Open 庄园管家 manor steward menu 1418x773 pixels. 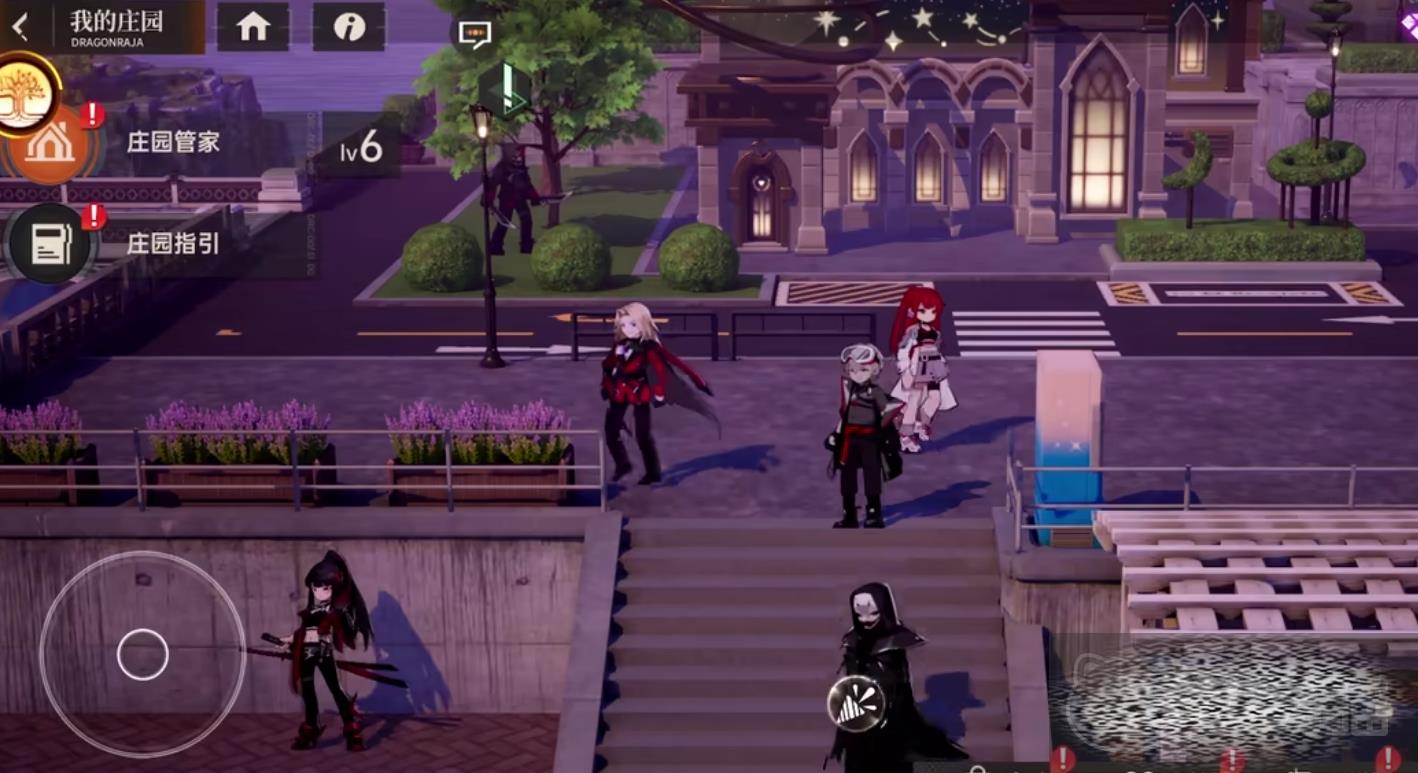[52, 143]
